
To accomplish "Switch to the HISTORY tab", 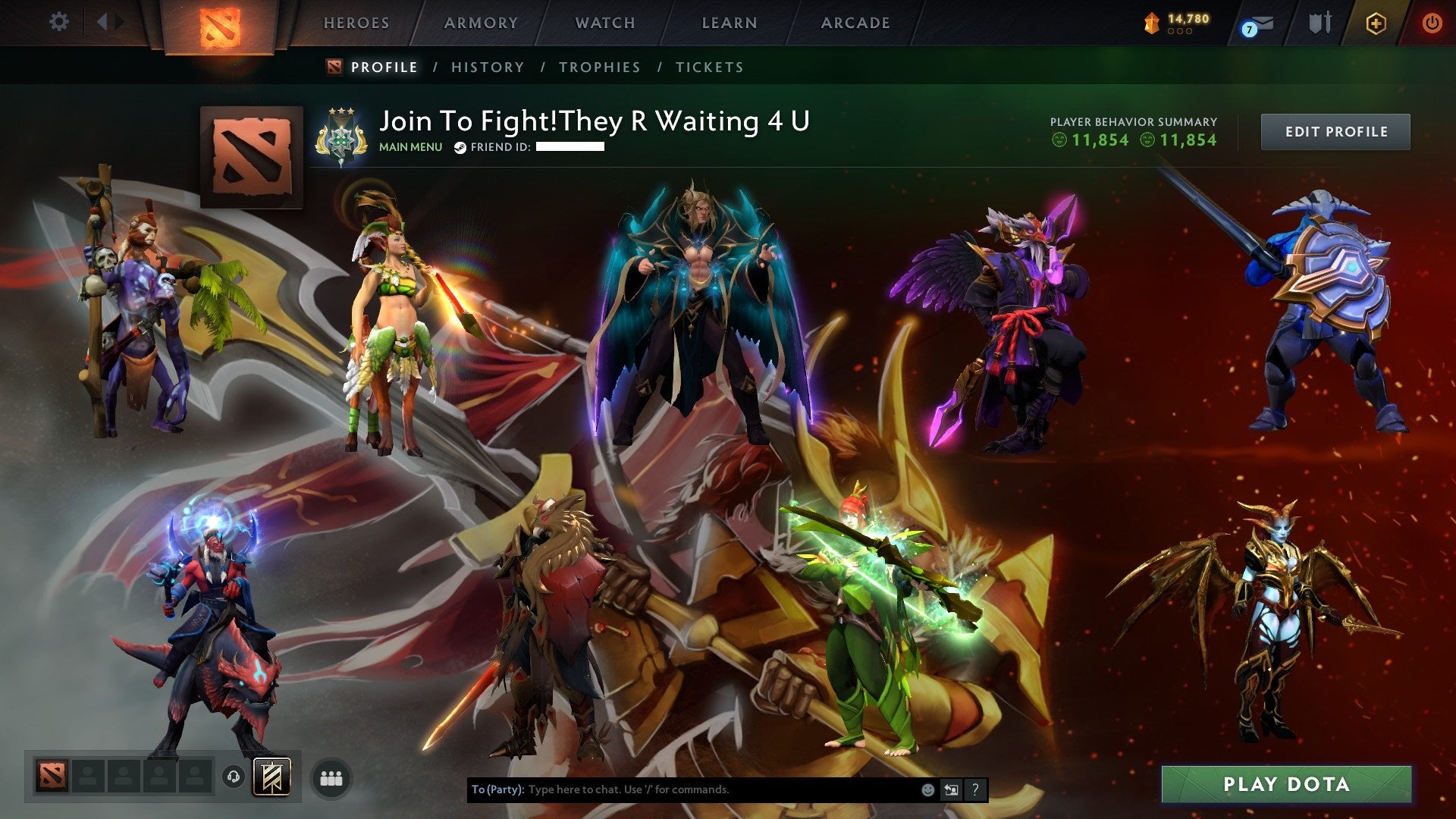I will (x=486, y=67).
